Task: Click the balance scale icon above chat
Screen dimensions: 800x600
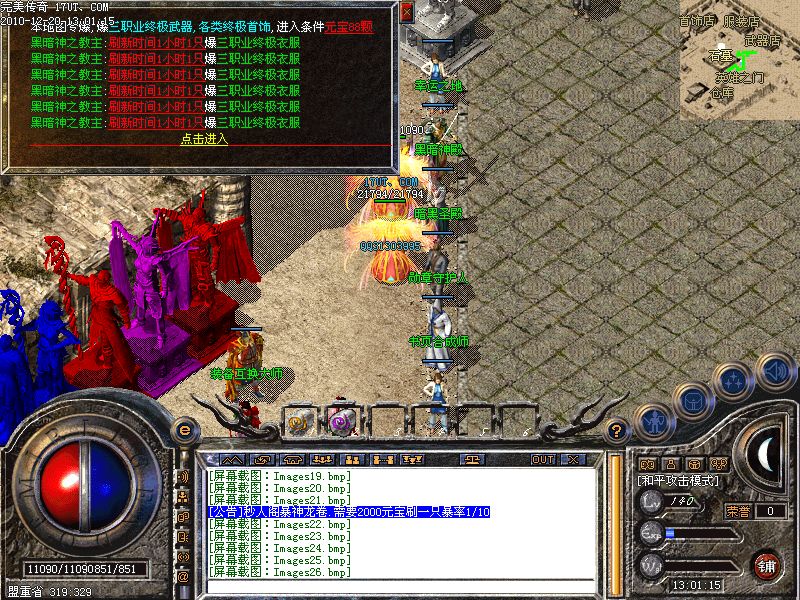Action: pos(472,459)
